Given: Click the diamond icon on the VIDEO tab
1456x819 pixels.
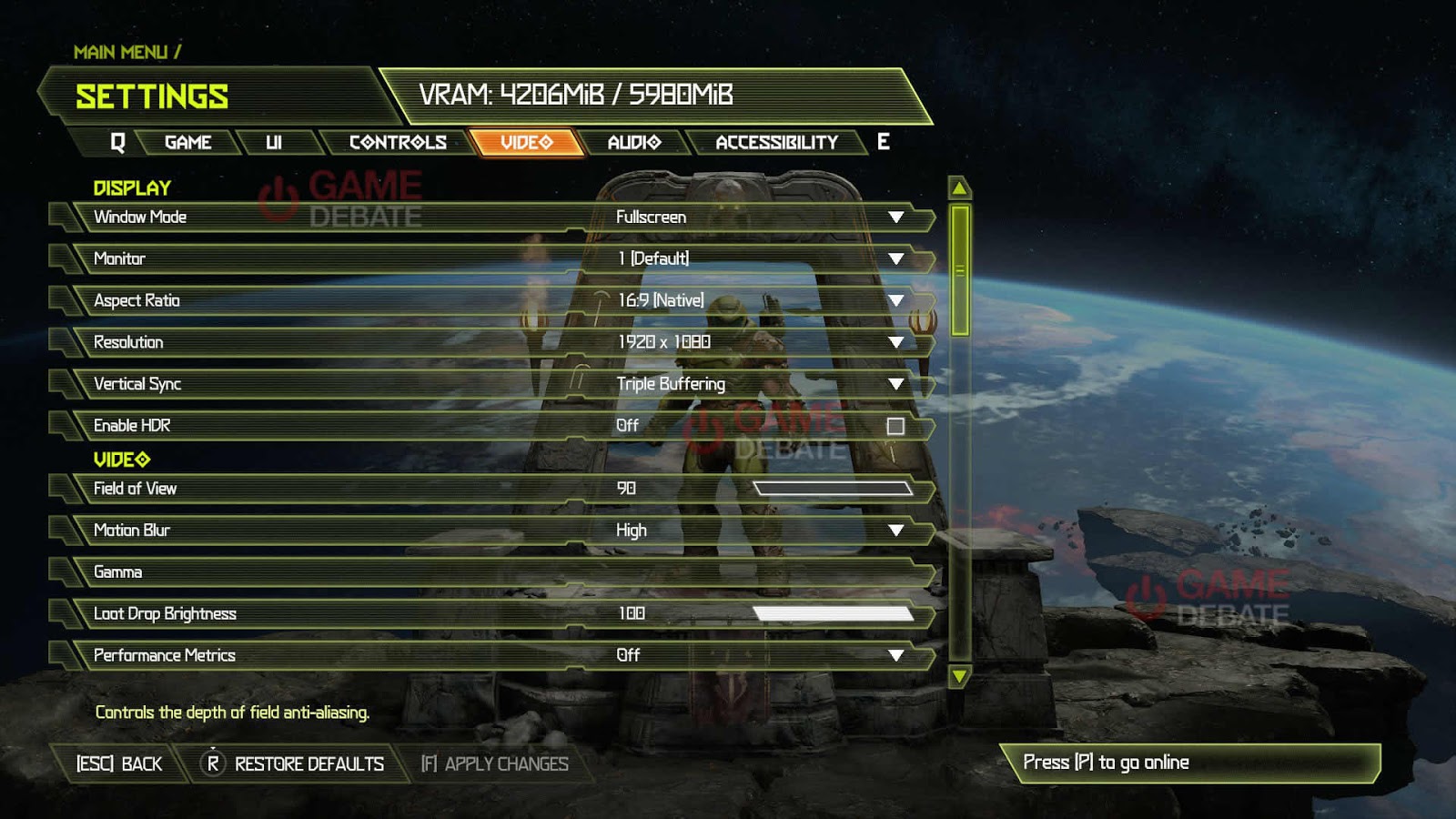Looking at the screenshot, I should (546, 141).
